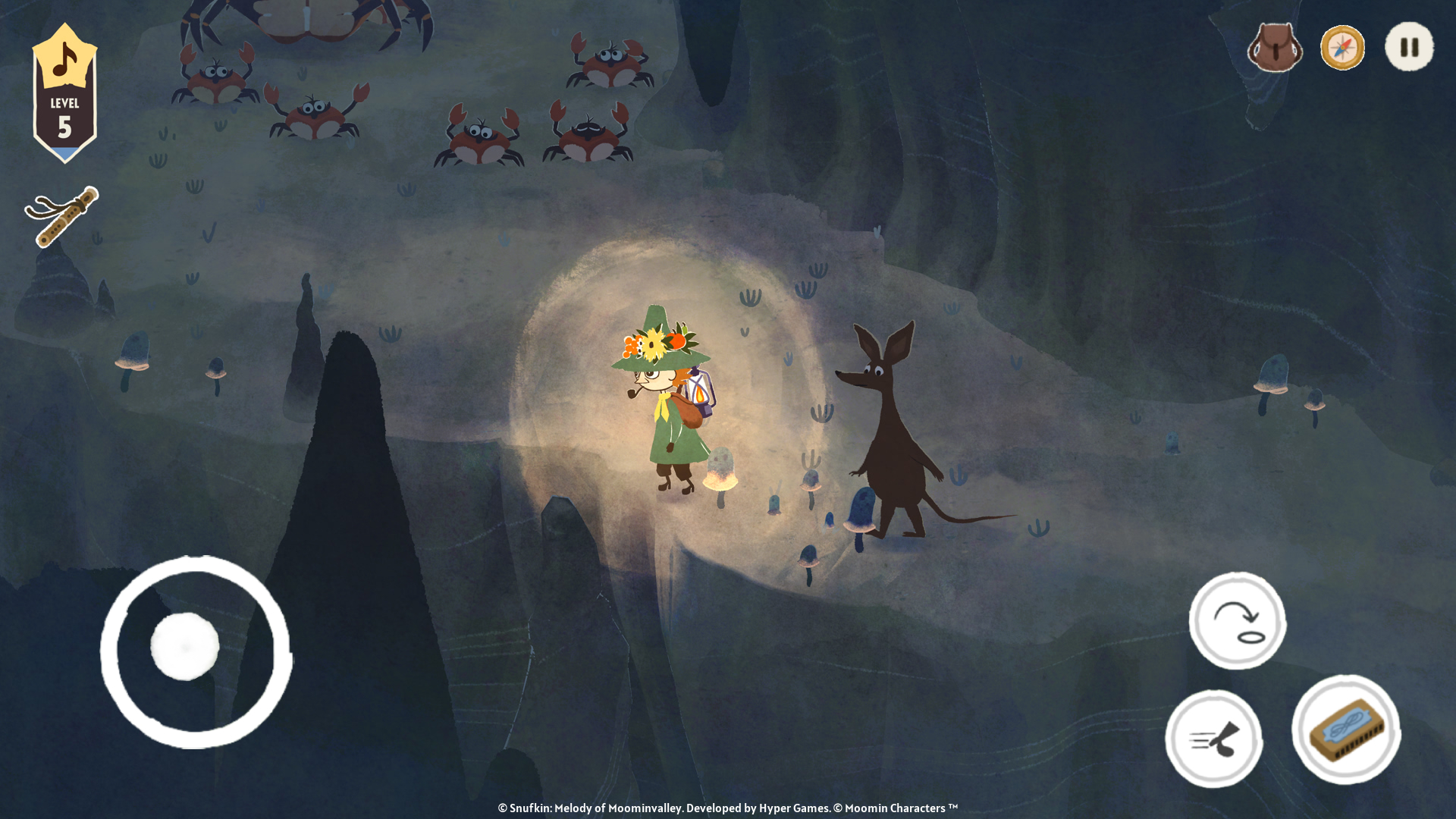Open the backpack inventory
The image size is (1456, 819).
(x=1275, y=48)
